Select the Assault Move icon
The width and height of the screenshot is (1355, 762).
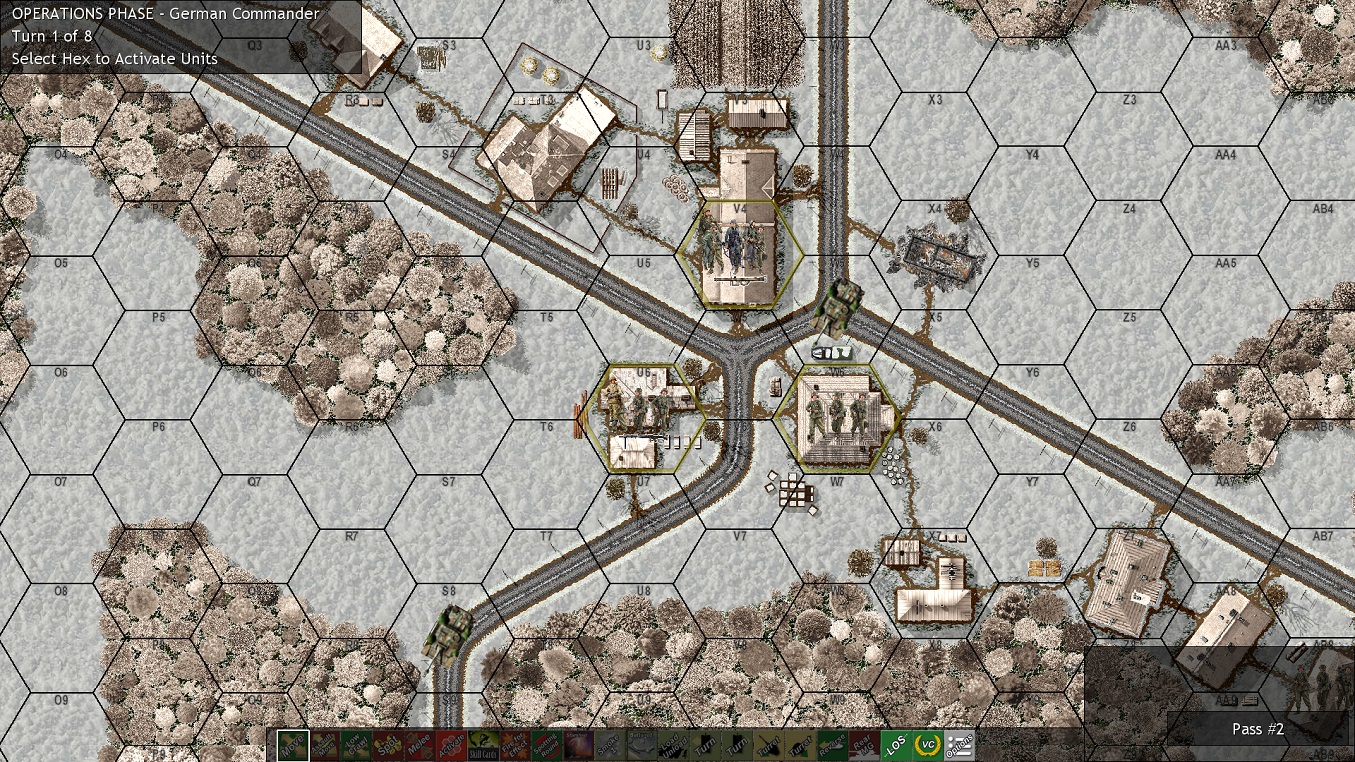325,744
